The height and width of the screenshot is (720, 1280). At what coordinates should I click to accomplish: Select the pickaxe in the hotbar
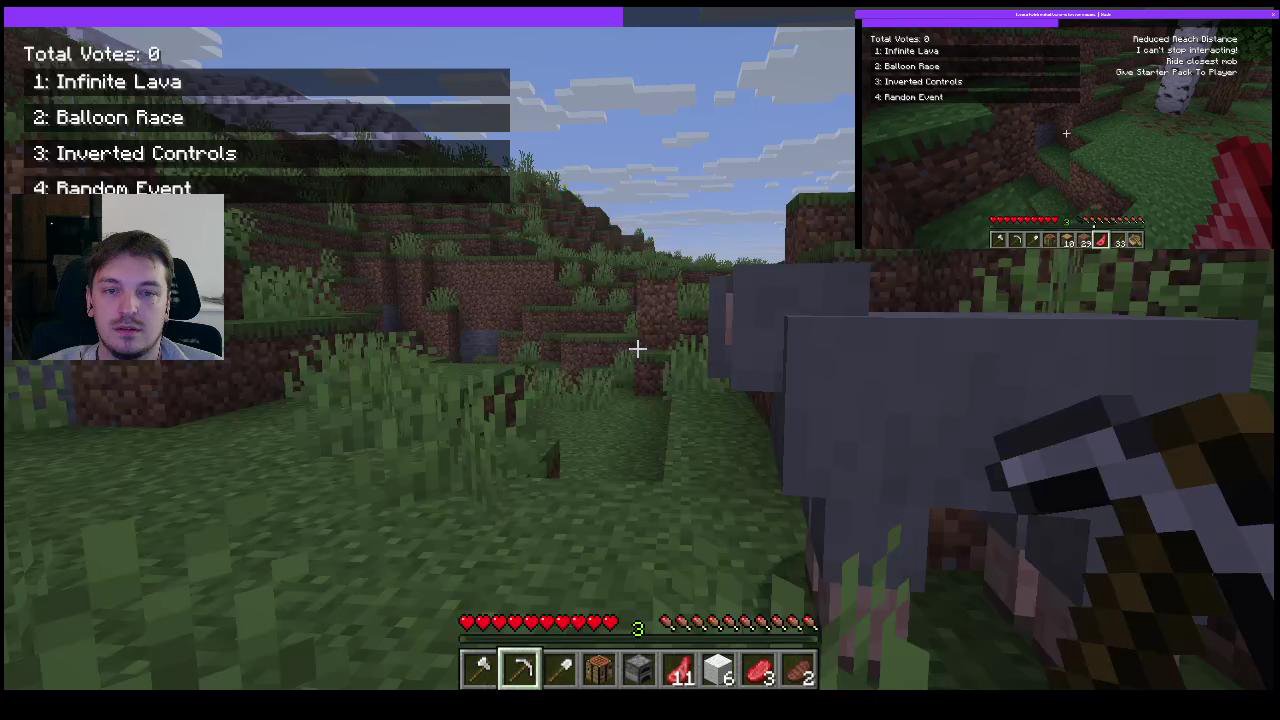click(519, 668)
